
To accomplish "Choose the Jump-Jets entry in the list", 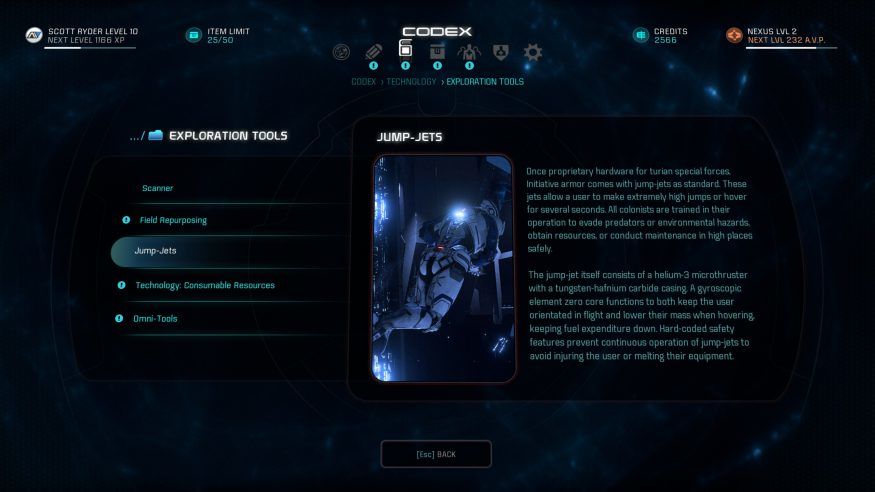I will (155, 251).
